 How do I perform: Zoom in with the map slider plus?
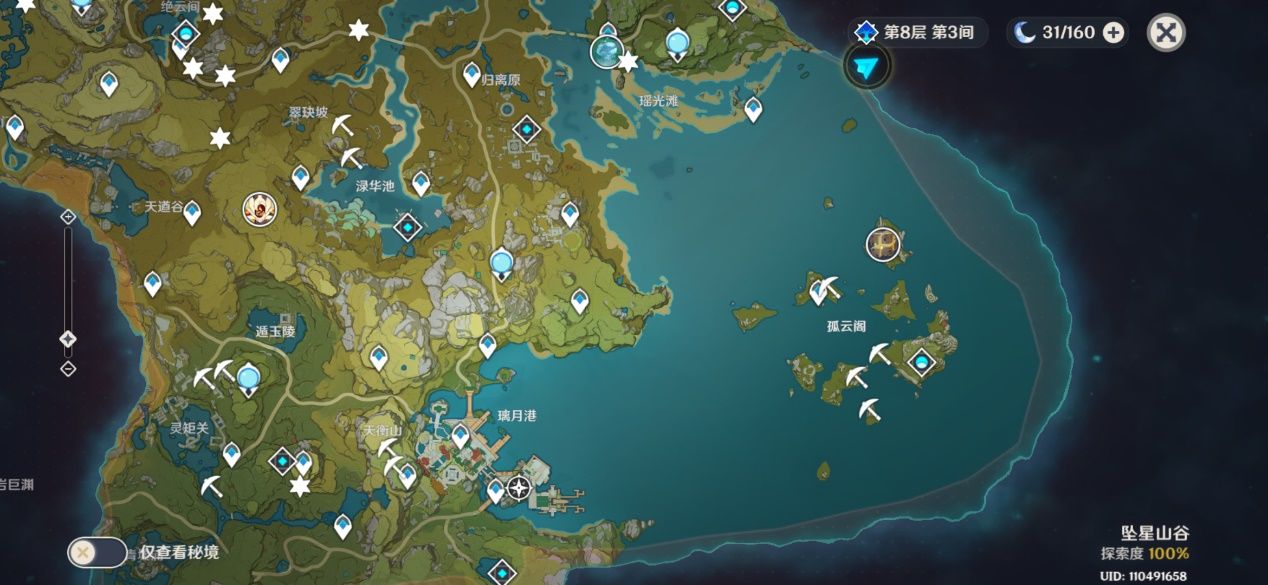[x=68, y=216]
